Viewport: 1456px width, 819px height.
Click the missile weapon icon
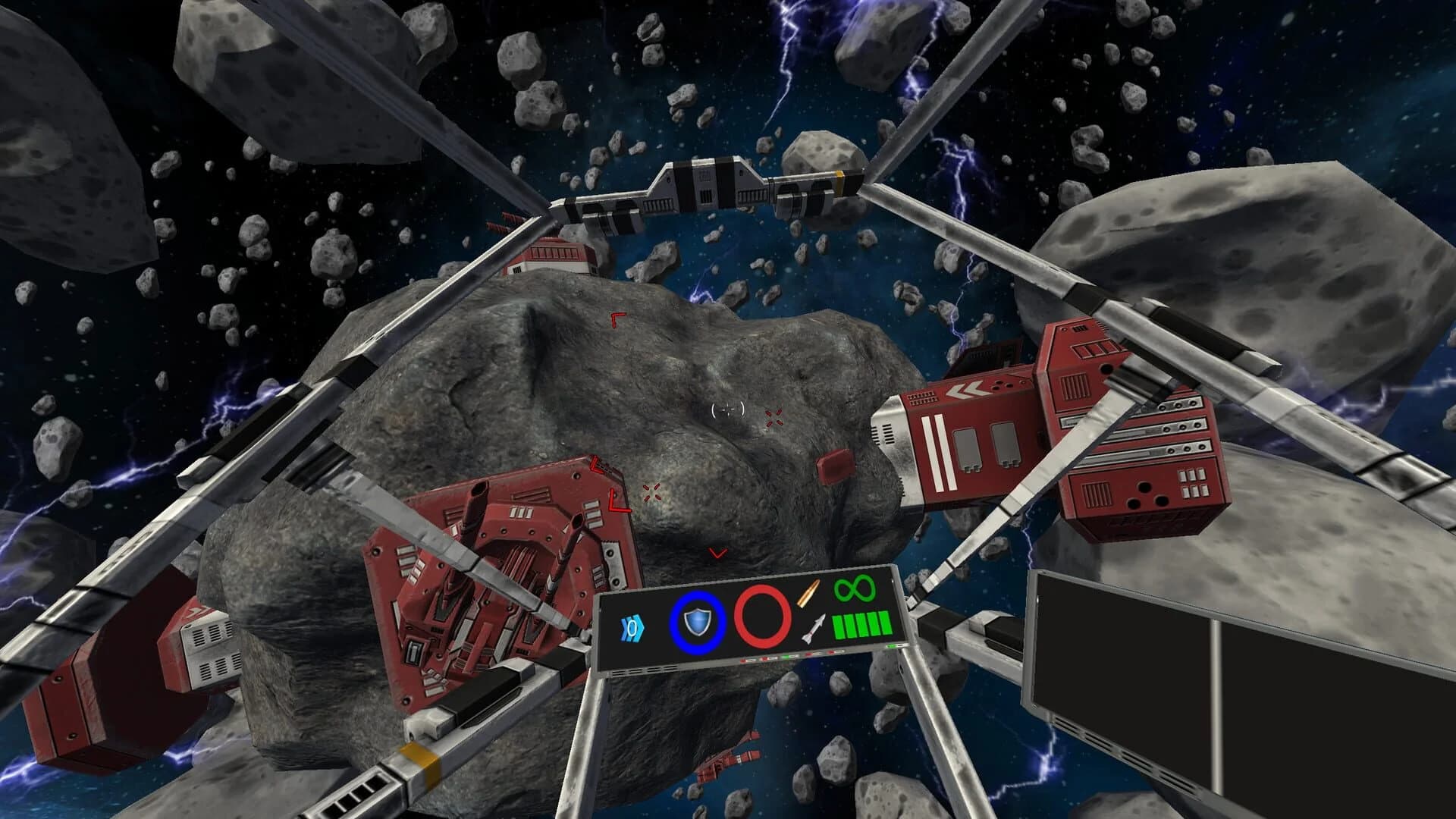814,628
